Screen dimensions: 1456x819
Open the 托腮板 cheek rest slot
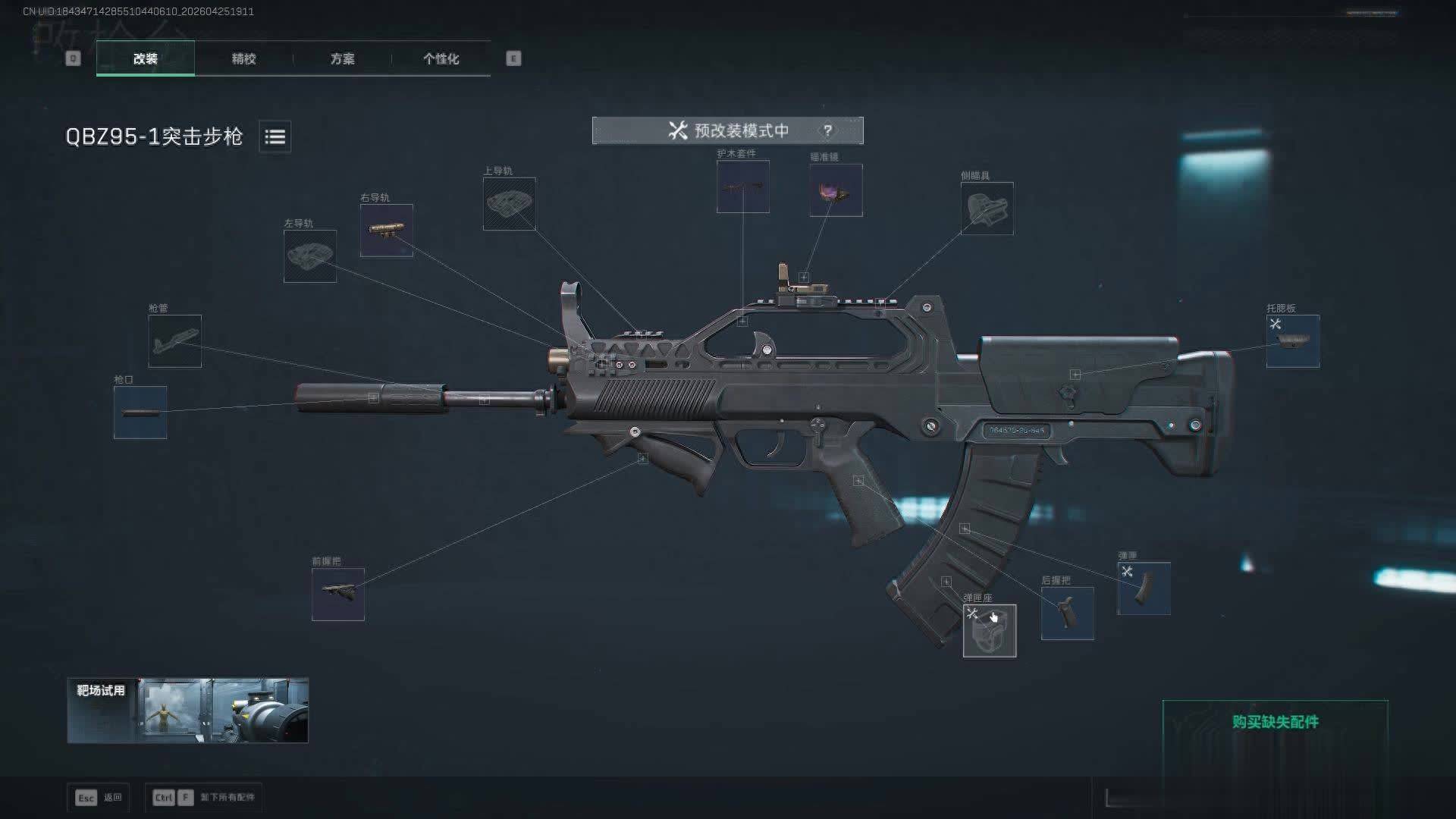pos(1292,341)
